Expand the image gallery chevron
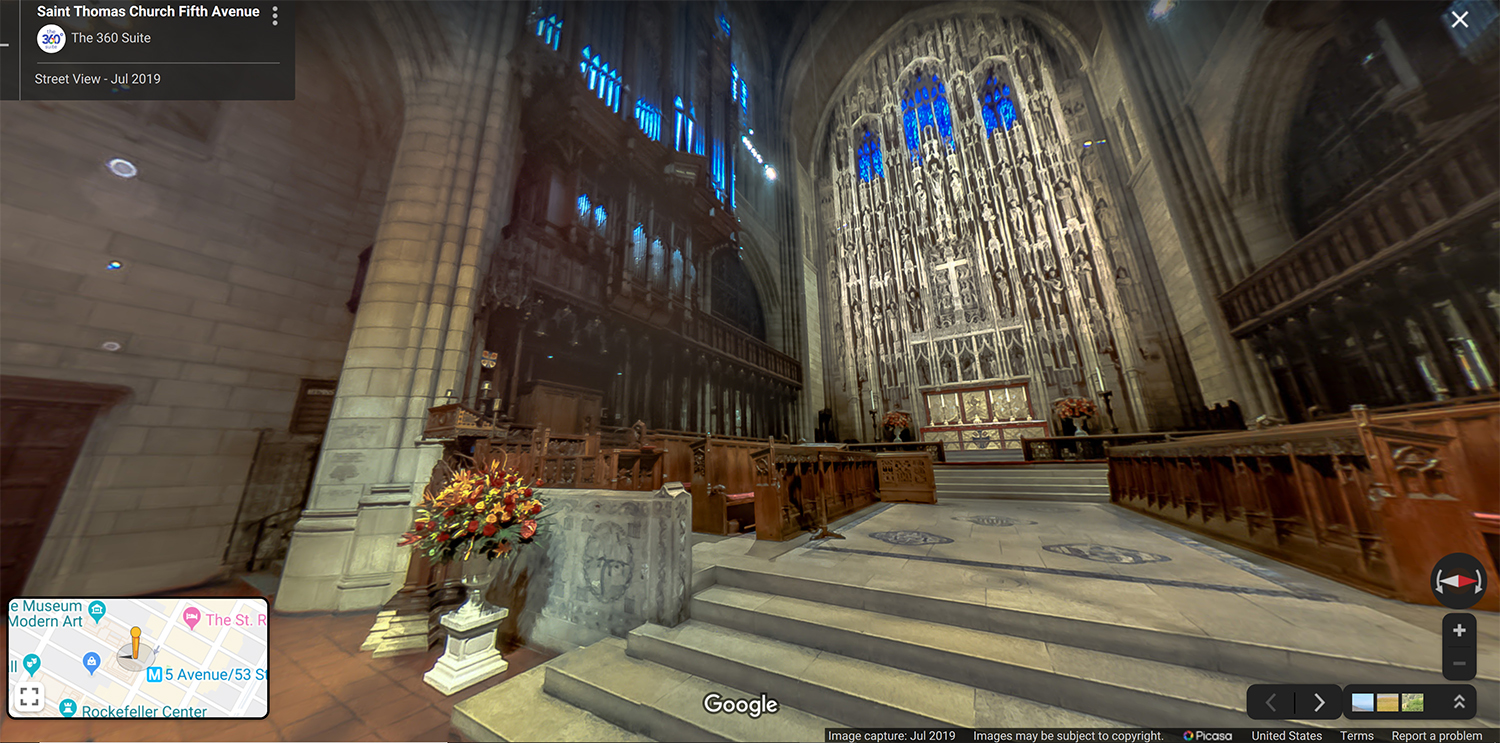 click(x=1459, y=702)
